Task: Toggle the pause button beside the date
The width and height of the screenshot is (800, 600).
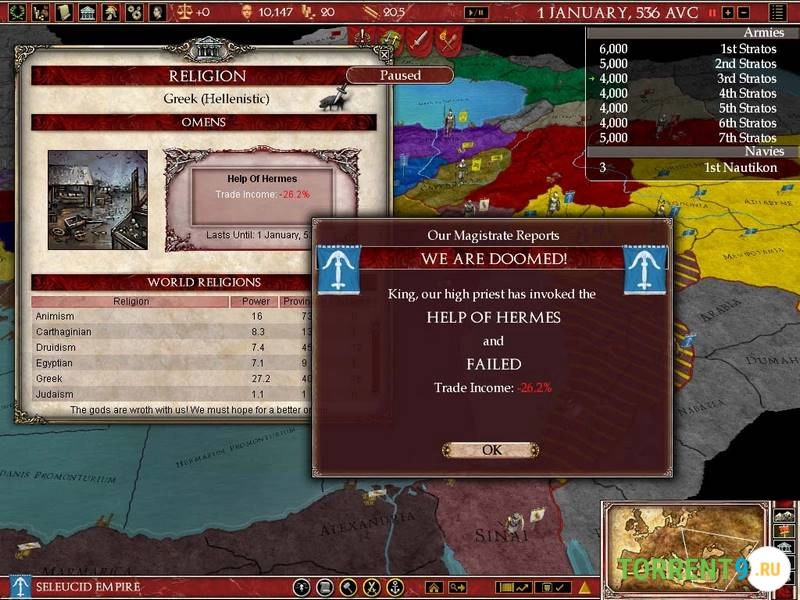Action: (712, 13)
